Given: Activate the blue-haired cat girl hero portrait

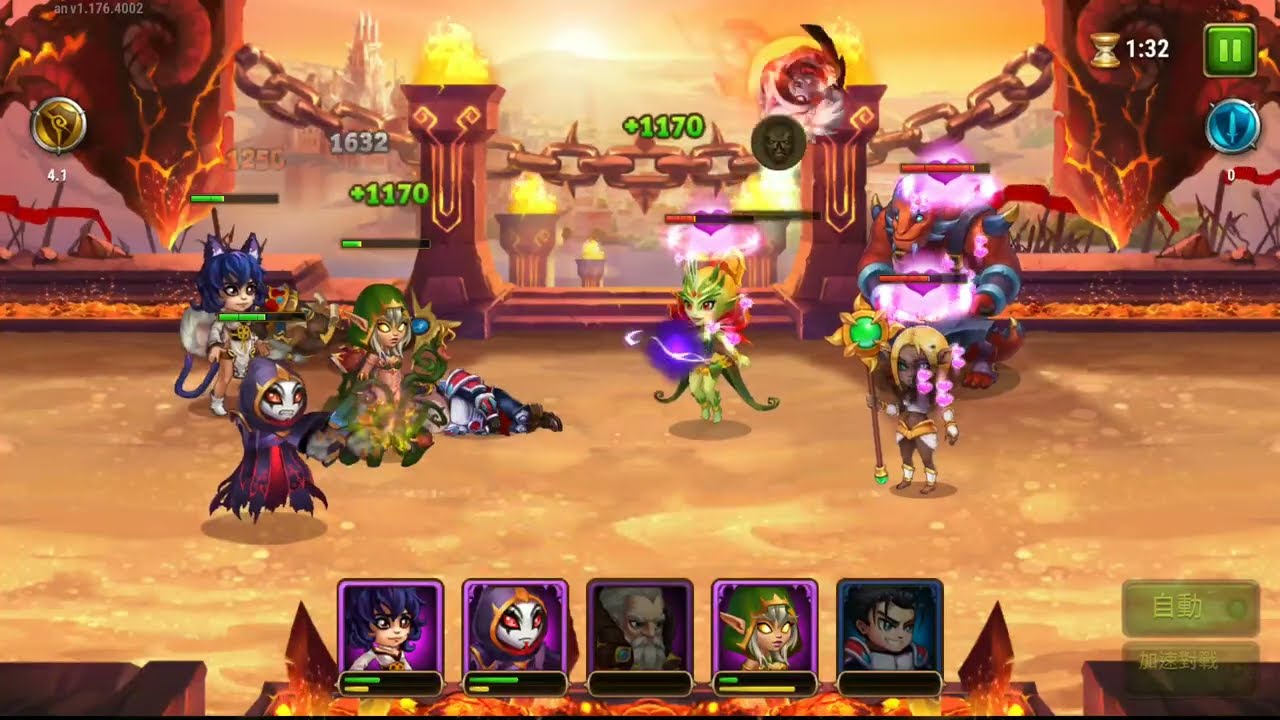Looking at the screenshot, I should (391, 627).
